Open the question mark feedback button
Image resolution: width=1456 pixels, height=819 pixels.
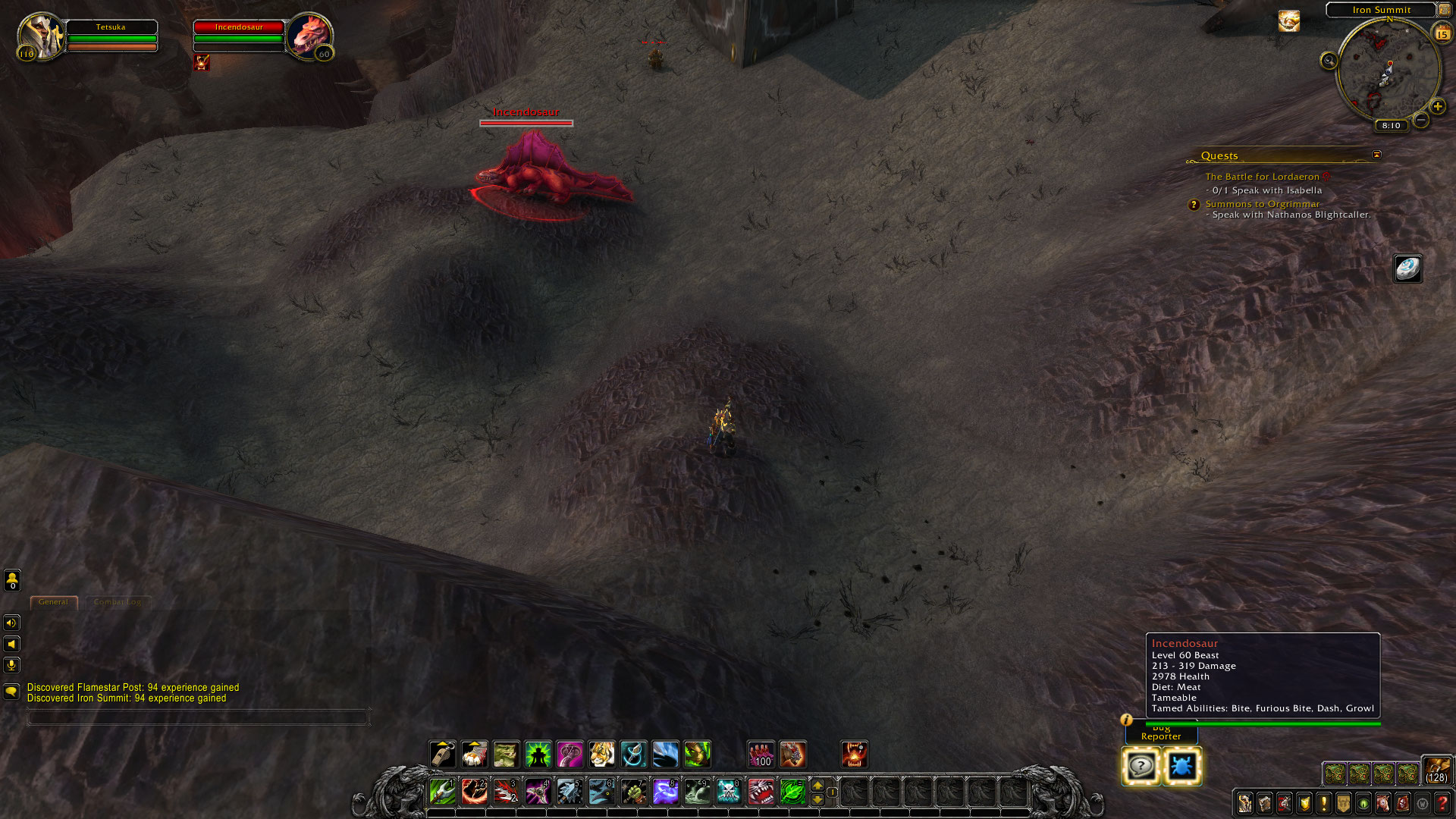[1141, 766]
